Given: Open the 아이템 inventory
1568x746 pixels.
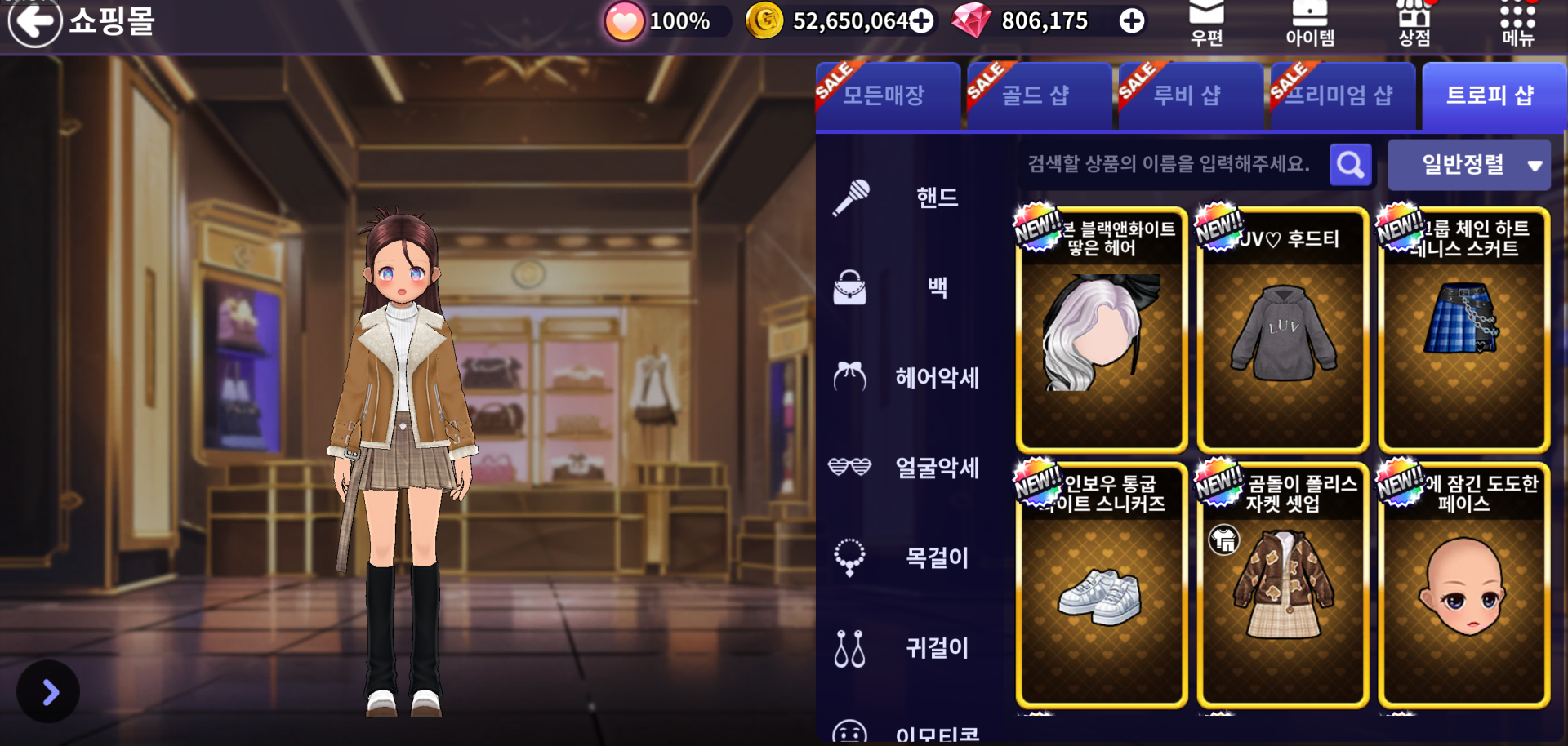Looking at the screenshot, I should pos(1310,22).
